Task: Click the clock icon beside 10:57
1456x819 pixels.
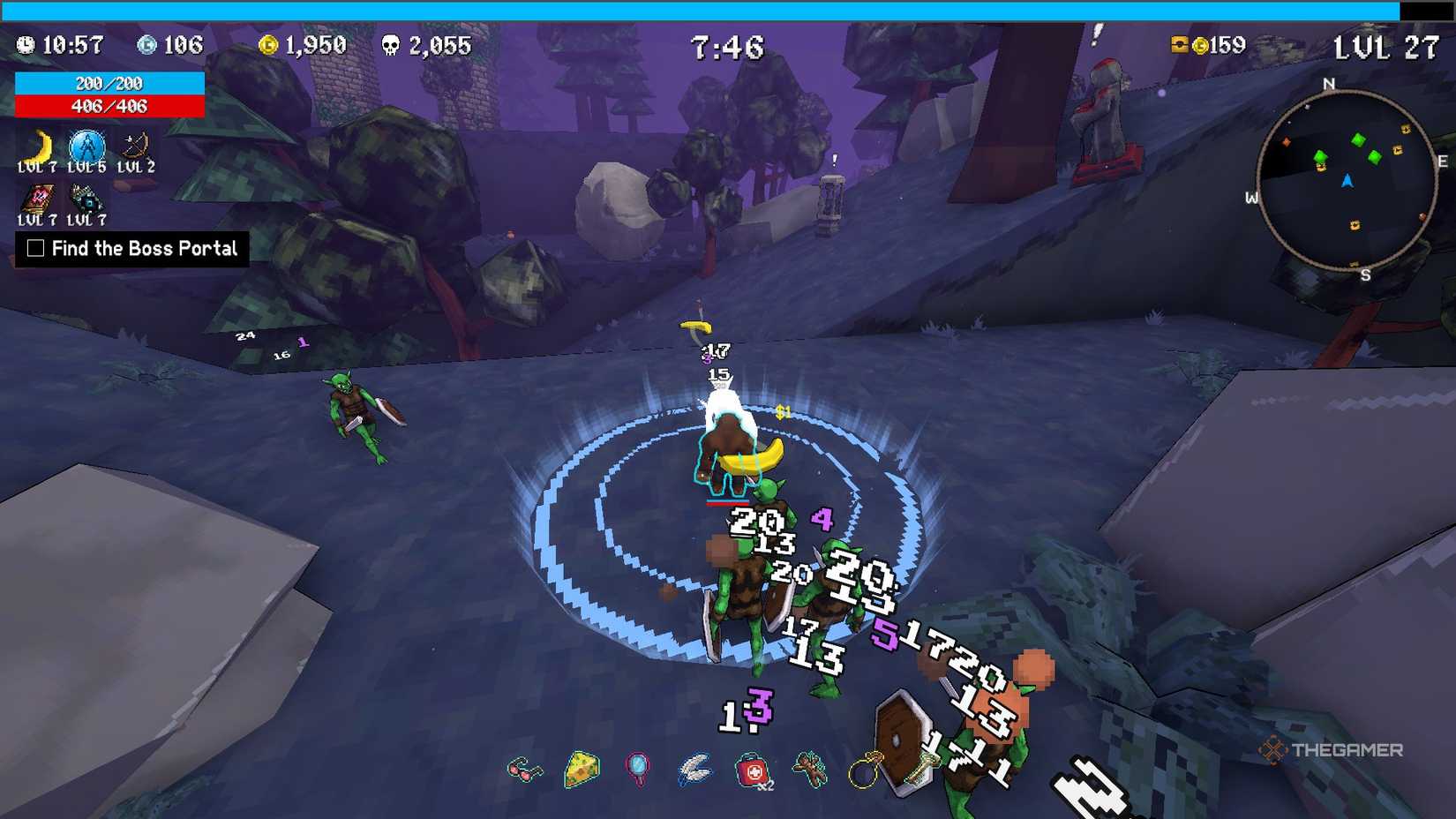Action: point(26,44)
